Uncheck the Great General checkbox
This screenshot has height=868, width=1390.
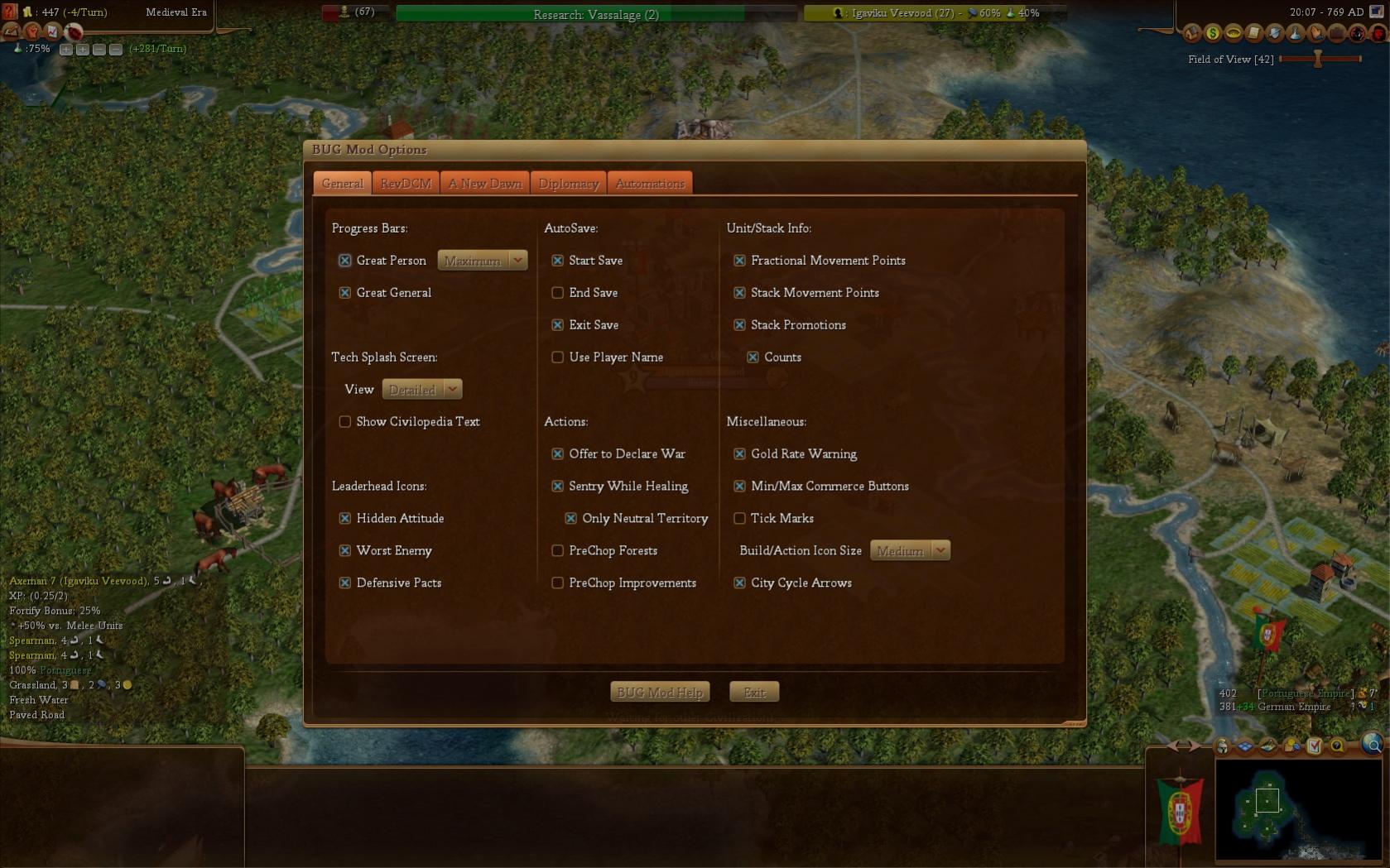pos(345,293)
